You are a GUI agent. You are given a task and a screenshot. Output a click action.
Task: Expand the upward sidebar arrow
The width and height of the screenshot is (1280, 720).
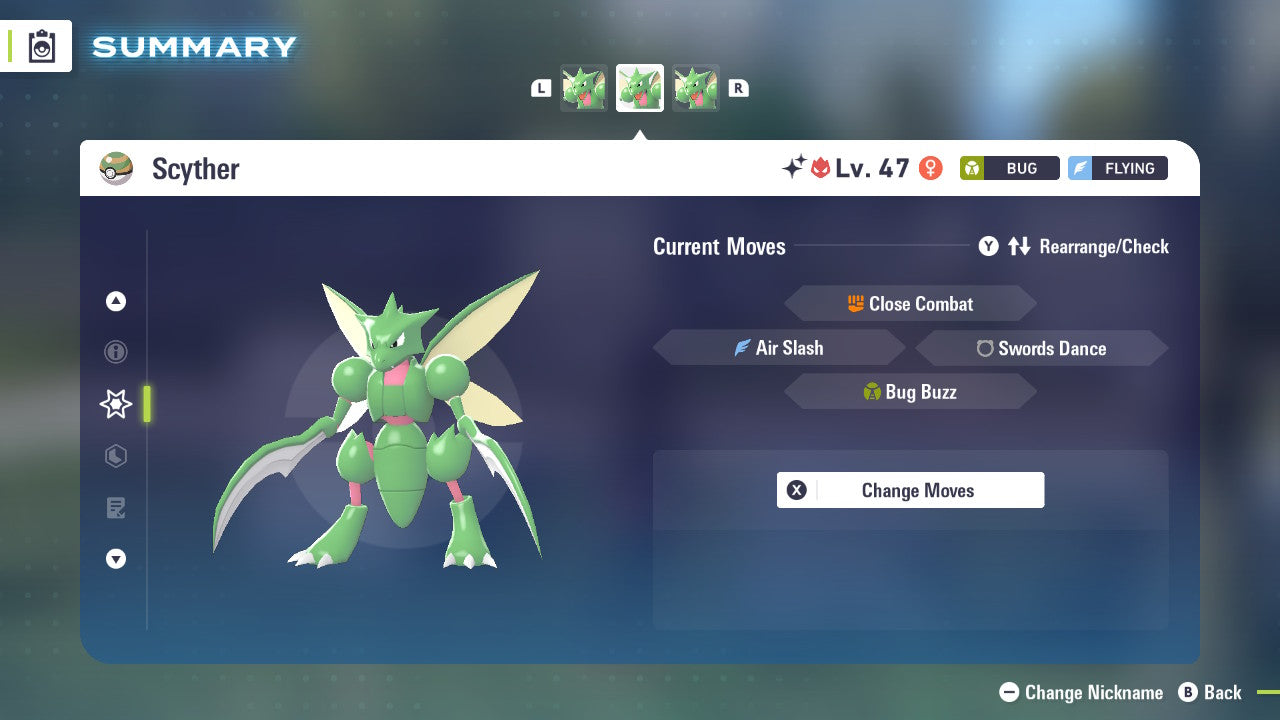tap(115, 300)
